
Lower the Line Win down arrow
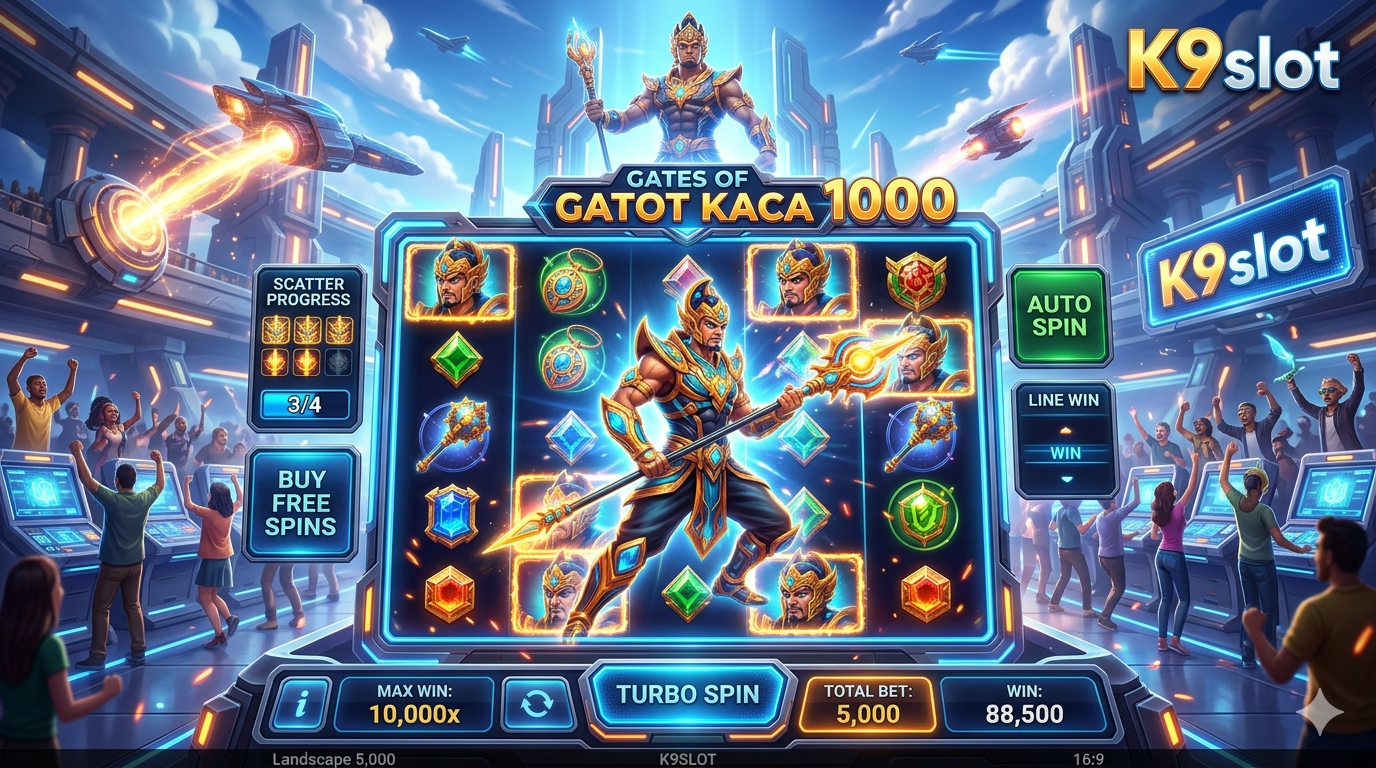pos(1065,479)
